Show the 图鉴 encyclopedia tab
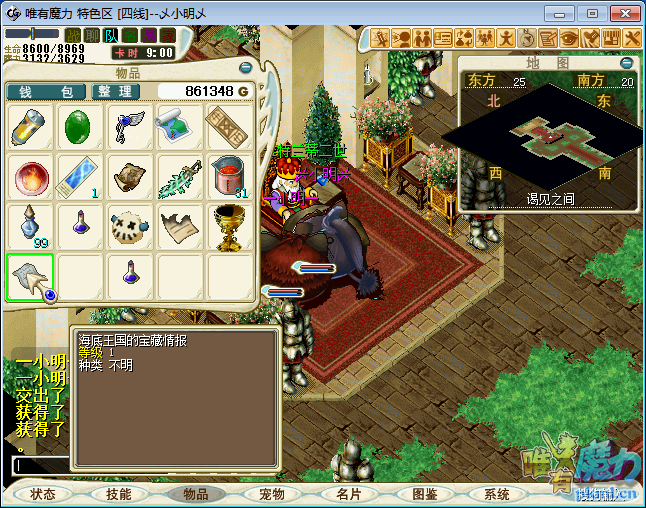This screenshot has height=508, width=646. [423, 494]
